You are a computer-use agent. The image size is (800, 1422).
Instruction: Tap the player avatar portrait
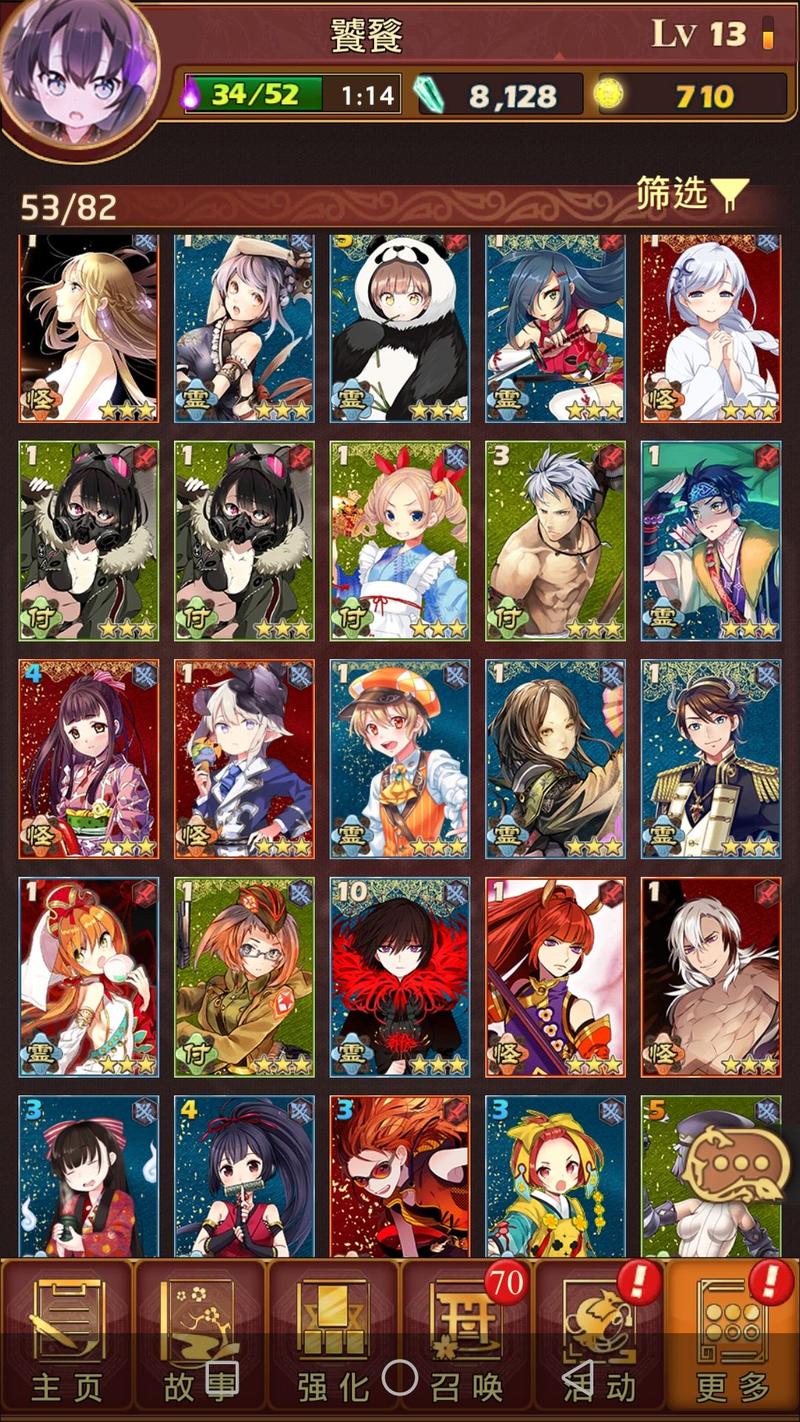(x=78, y=72)
